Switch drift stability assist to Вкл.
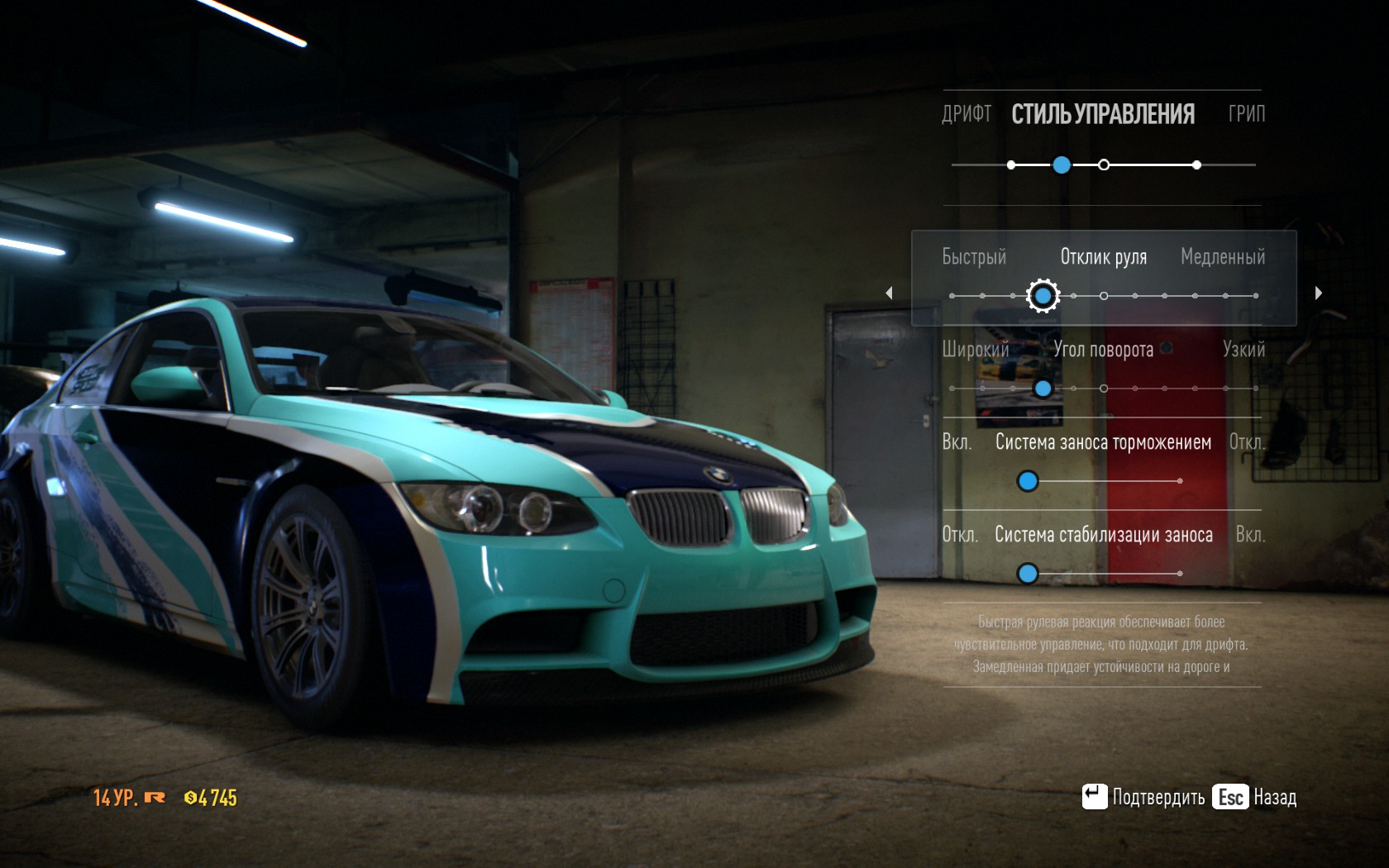This screenshot has width=1389, height=868. point(1249,535)
